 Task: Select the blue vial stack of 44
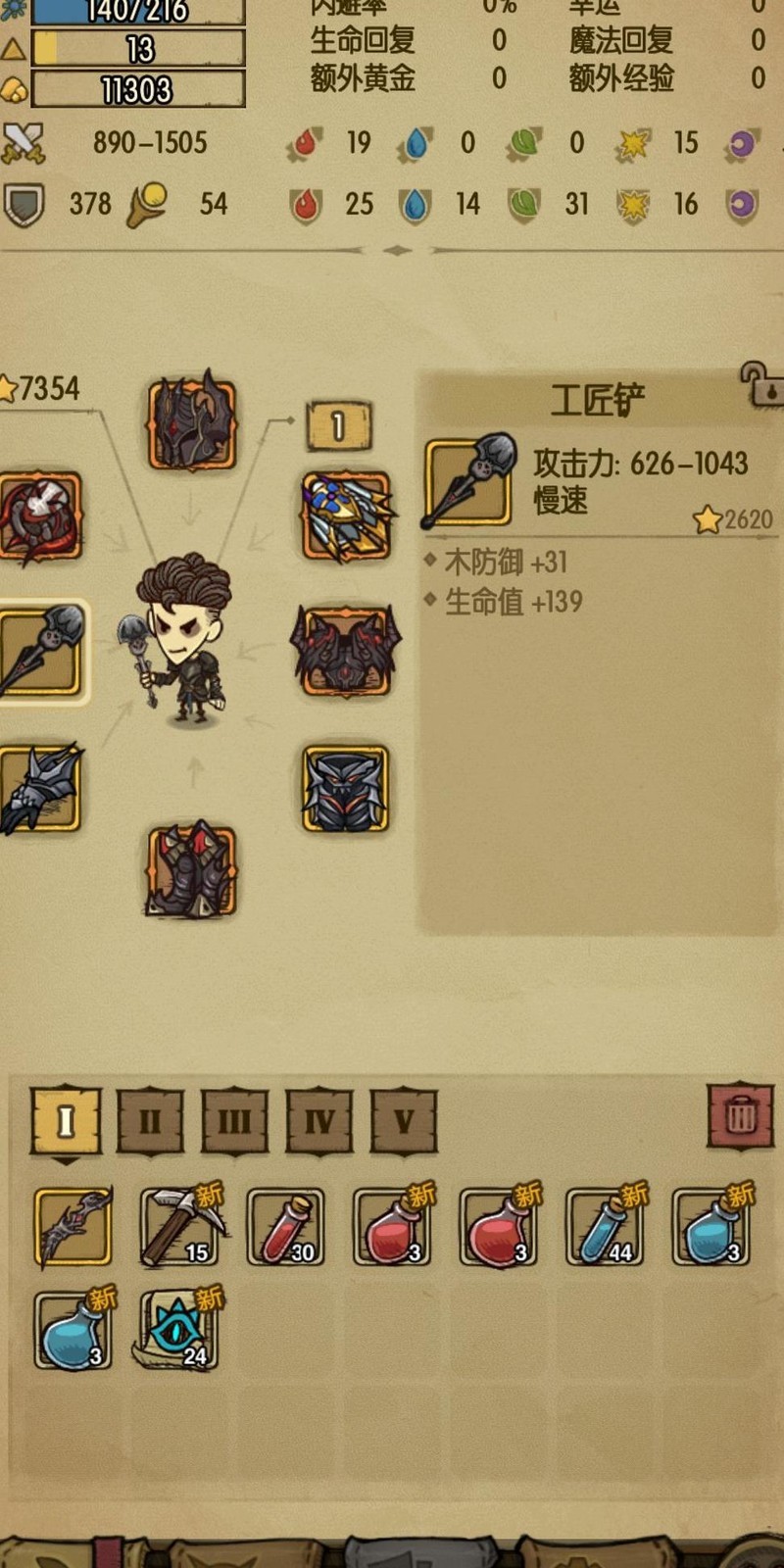605,1227
